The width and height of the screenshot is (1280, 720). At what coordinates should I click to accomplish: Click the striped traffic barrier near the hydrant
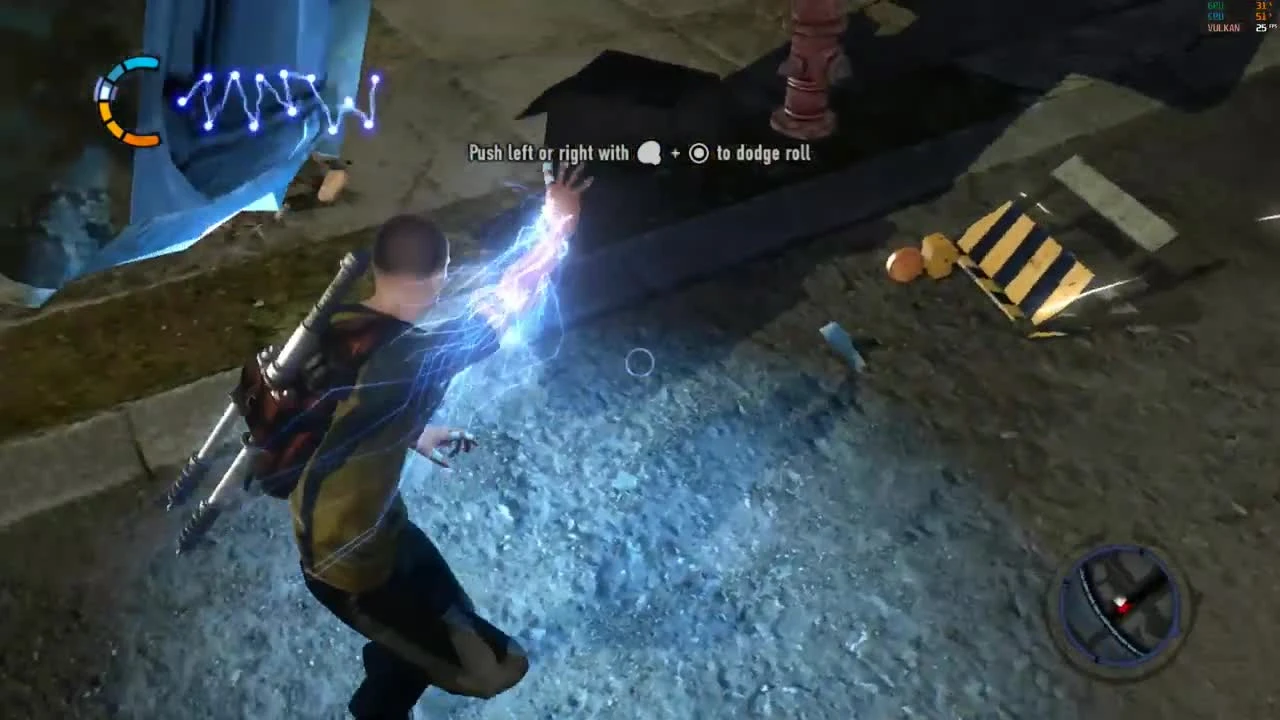1020,255
